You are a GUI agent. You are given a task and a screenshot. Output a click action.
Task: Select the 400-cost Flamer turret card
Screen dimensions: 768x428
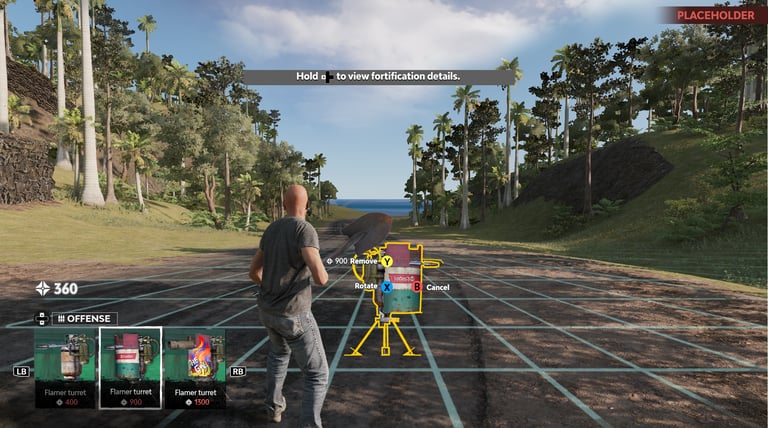point(65,367)
